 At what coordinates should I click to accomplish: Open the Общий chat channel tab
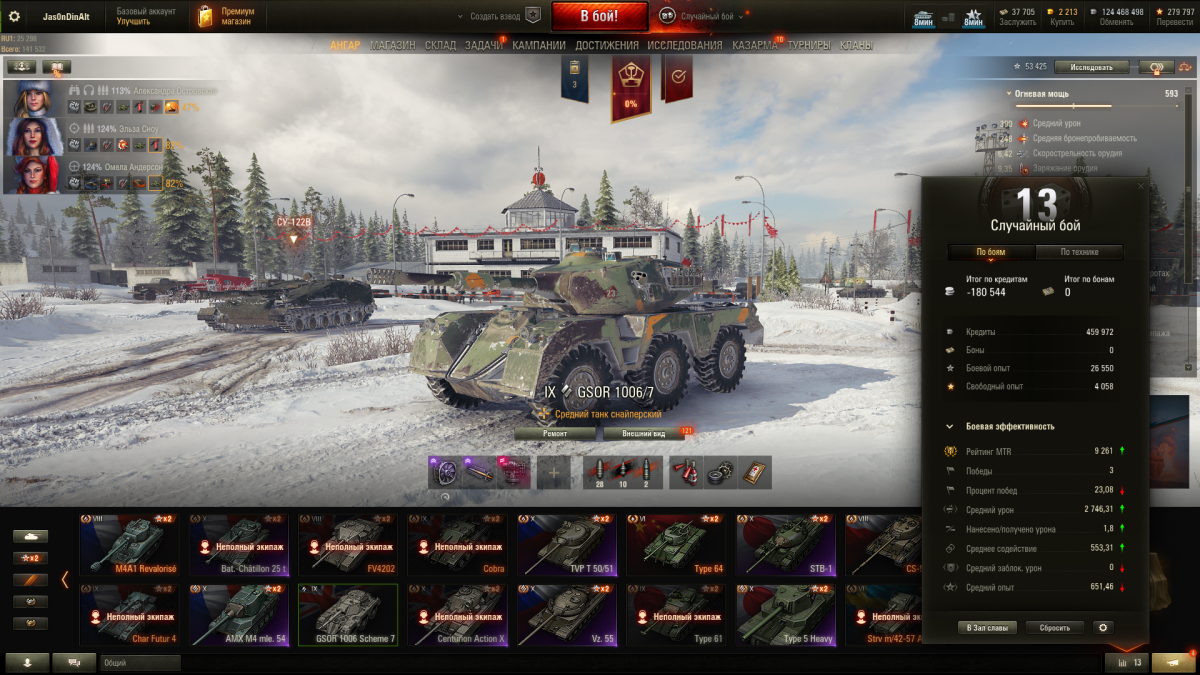click(x=140, y=662)
